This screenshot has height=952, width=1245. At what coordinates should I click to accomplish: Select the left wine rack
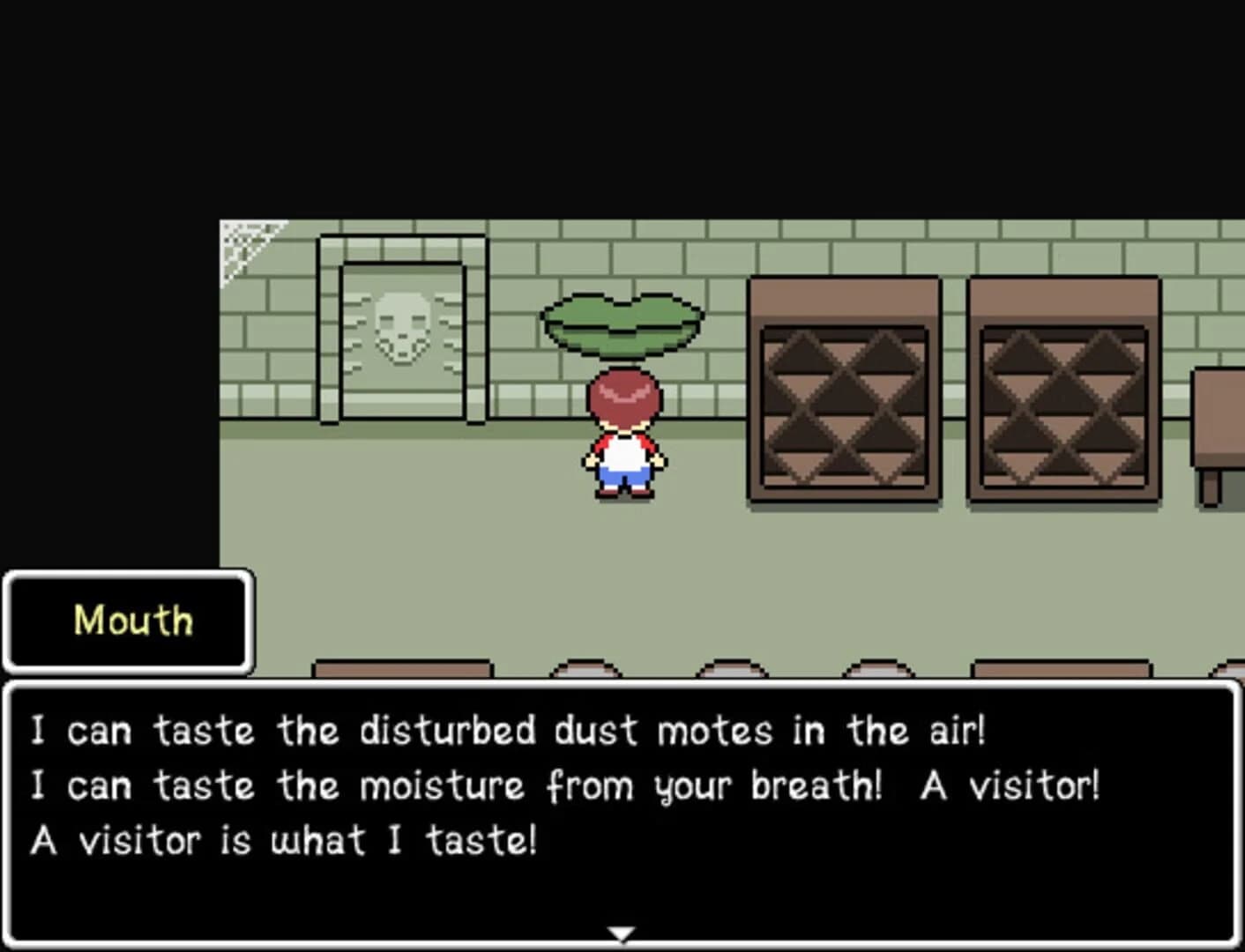(x=844, y=392)
